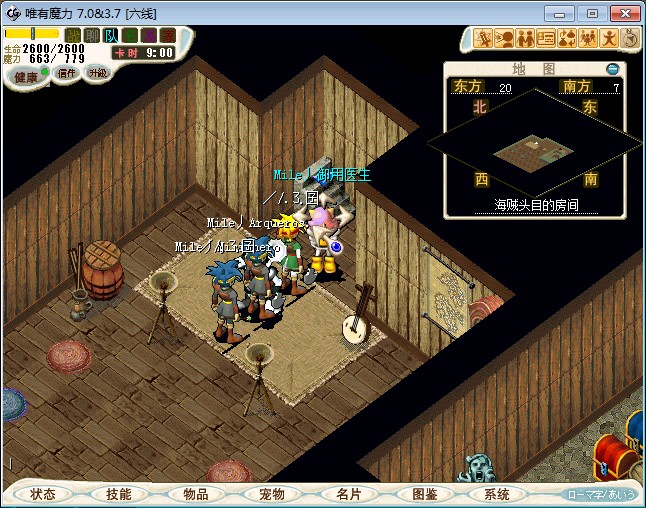
Task: Open the 状态 status menu
Action: pyautogui.click(x=43, y=494)
